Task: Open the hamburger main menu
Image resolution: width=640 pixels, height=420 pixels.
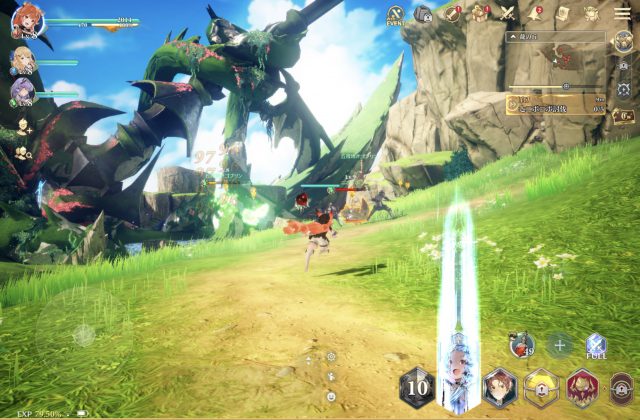Action: point(622,13)
